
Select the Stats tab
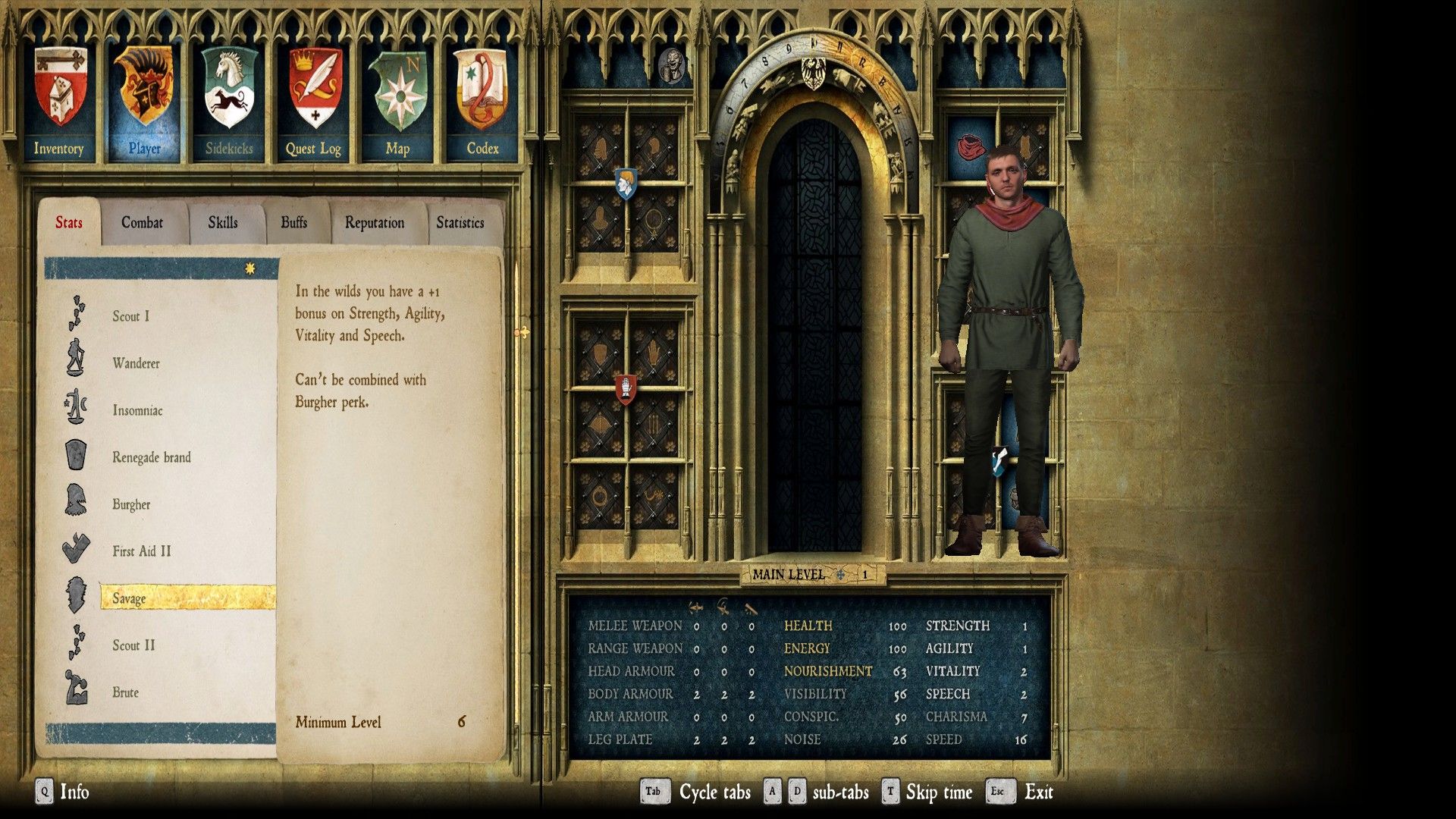(68, 223)
